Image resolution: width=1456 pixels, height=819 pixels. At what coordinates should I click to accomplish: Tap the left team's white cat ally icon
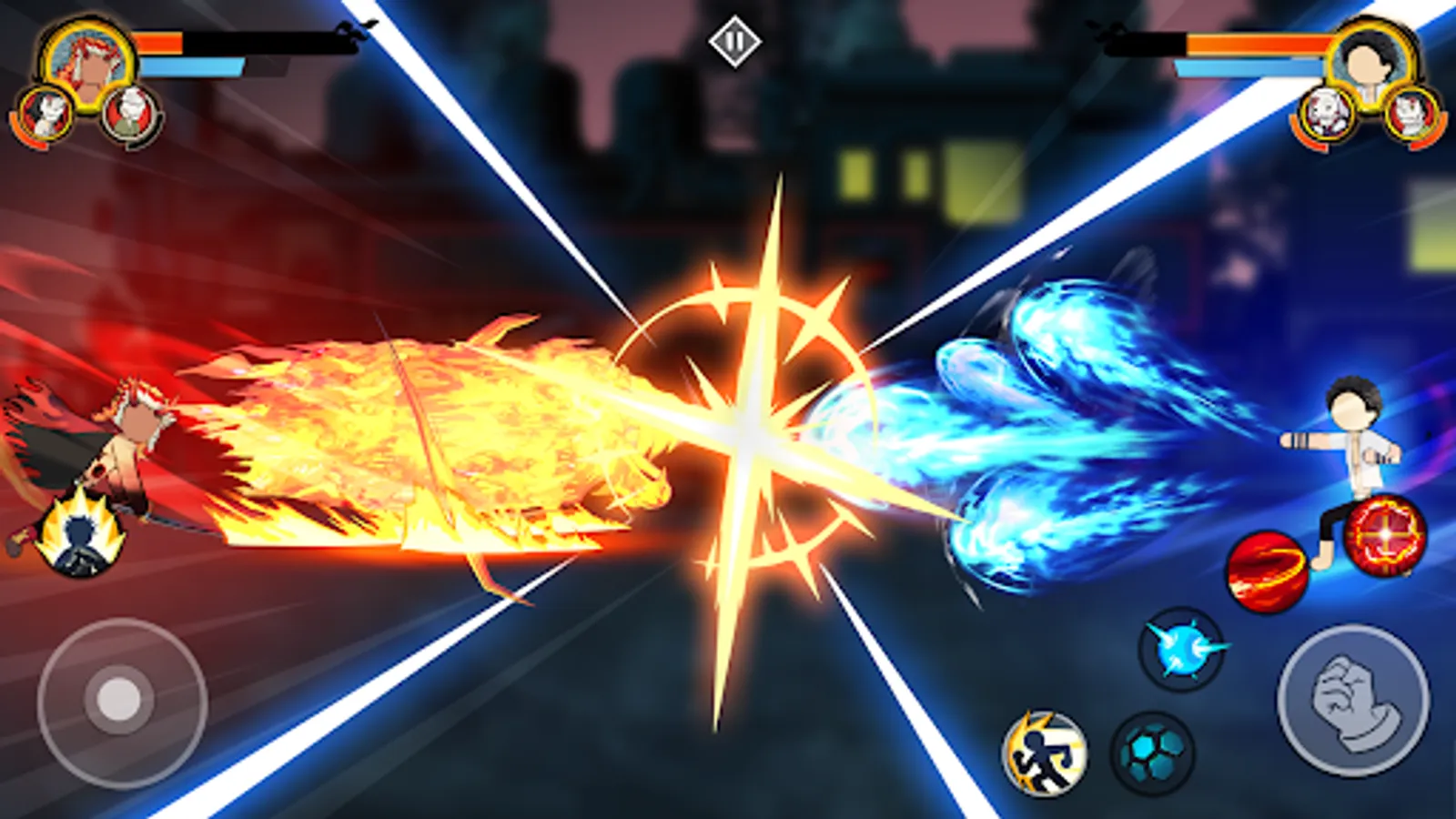click(44, 112)
